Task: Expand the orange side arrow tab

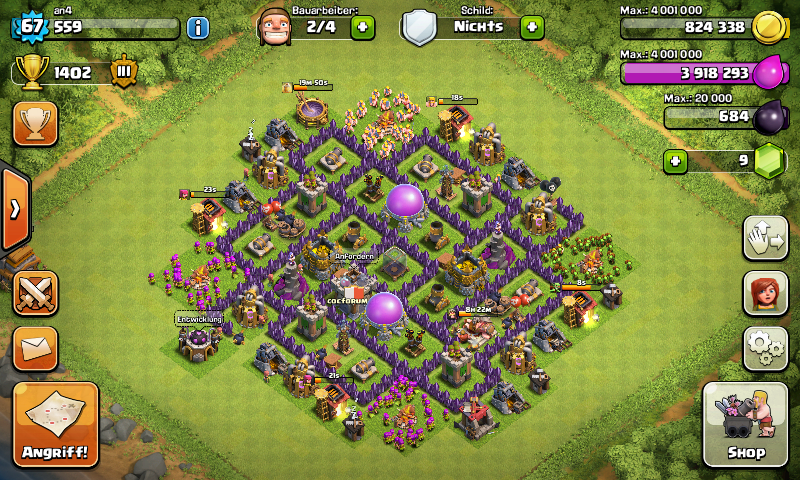Action: click(15, 210)
